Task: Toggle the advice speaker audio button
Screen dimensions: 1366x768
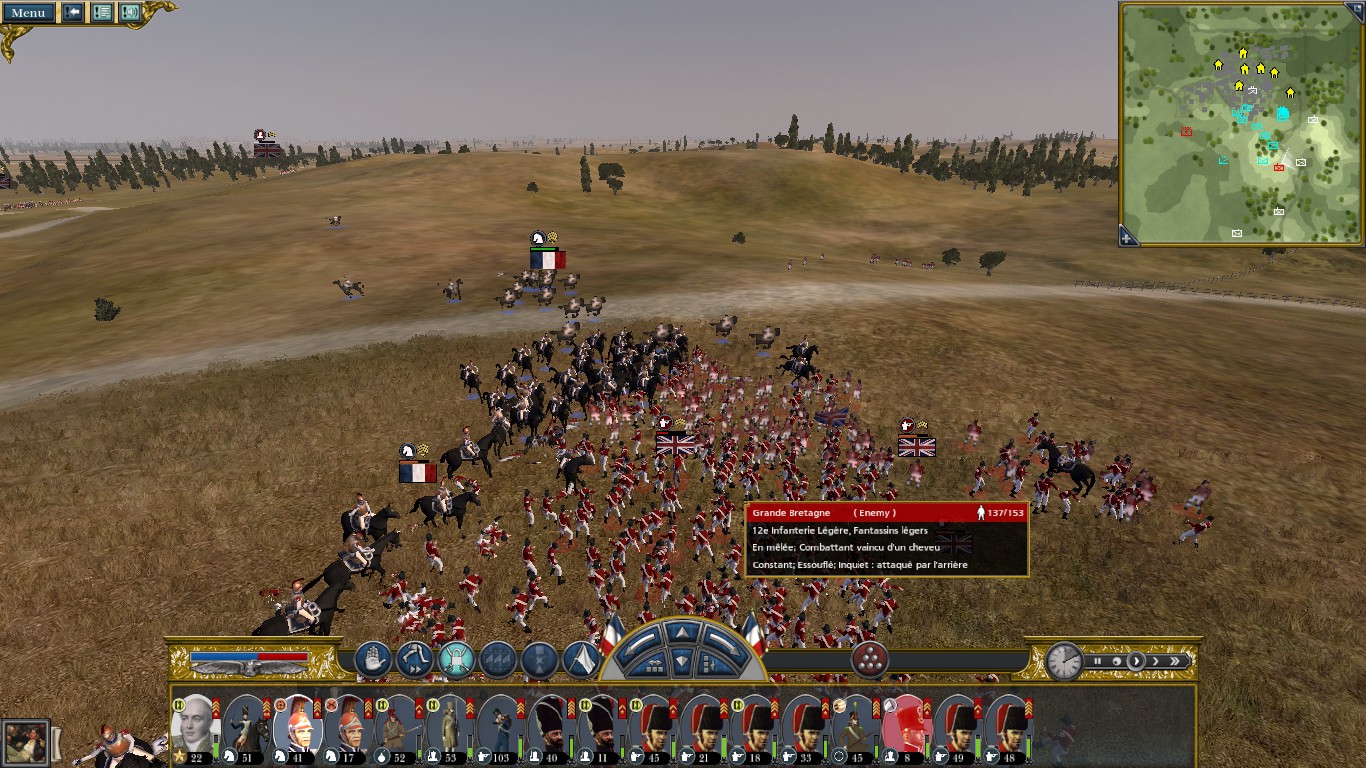Action: coord(130,13)
